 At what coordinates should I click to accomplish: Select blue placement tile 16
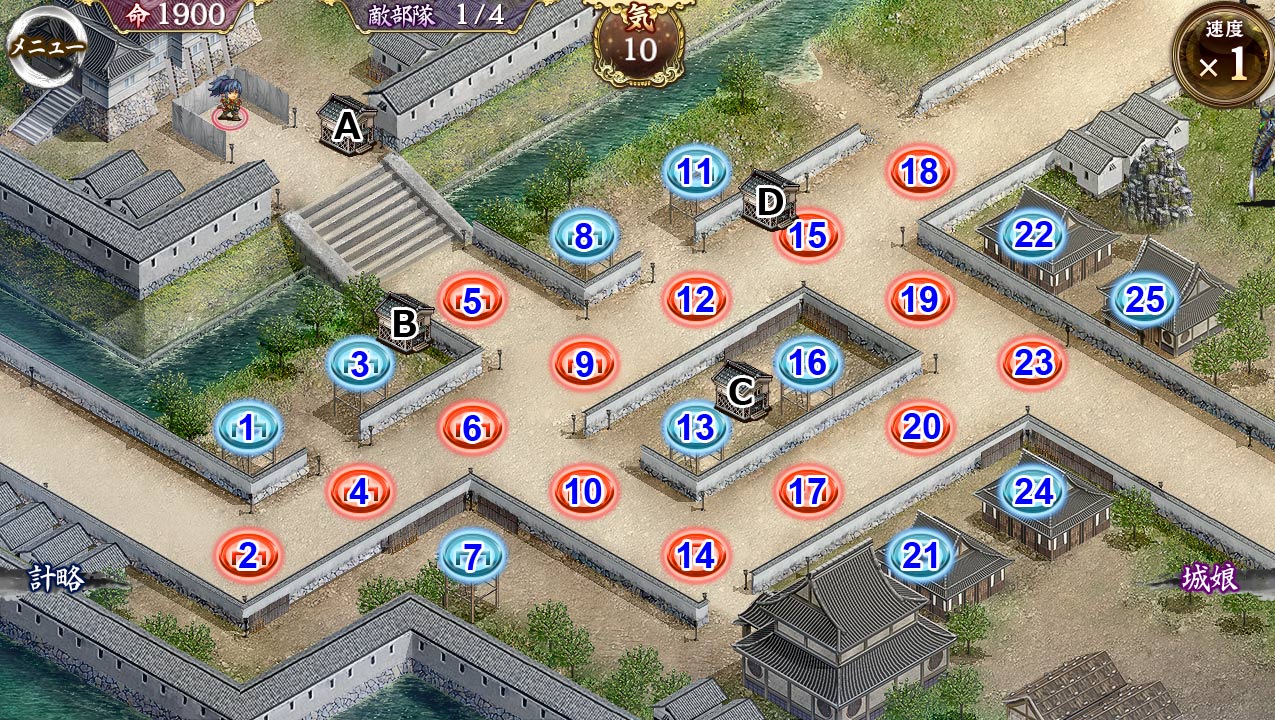(808, 364)
